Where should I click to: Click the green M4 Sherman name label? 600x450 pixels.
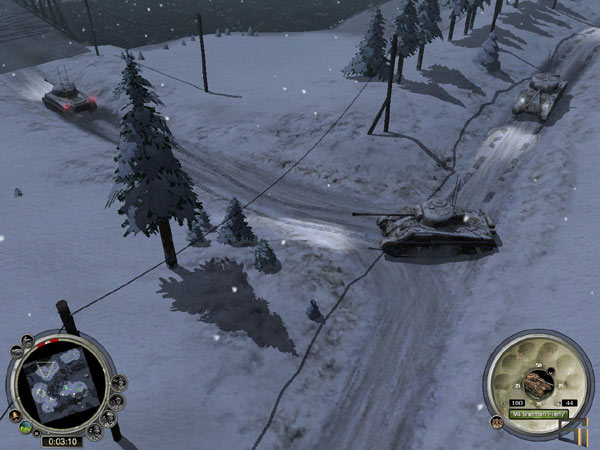(538, 413)
